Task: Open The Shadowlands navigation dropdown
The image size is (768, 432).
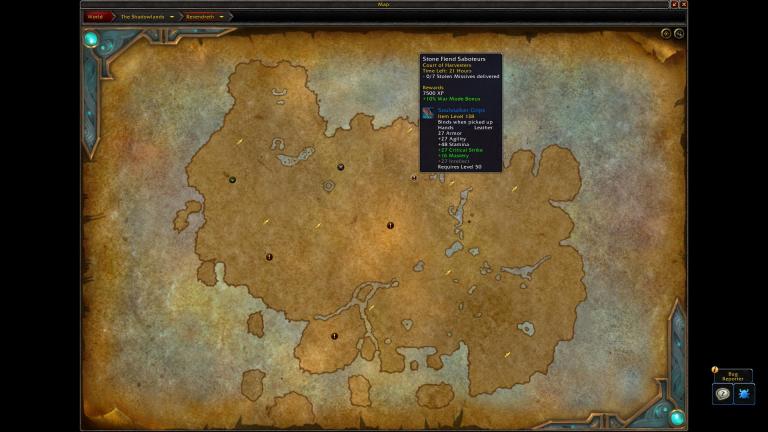Action: [172, 17]
